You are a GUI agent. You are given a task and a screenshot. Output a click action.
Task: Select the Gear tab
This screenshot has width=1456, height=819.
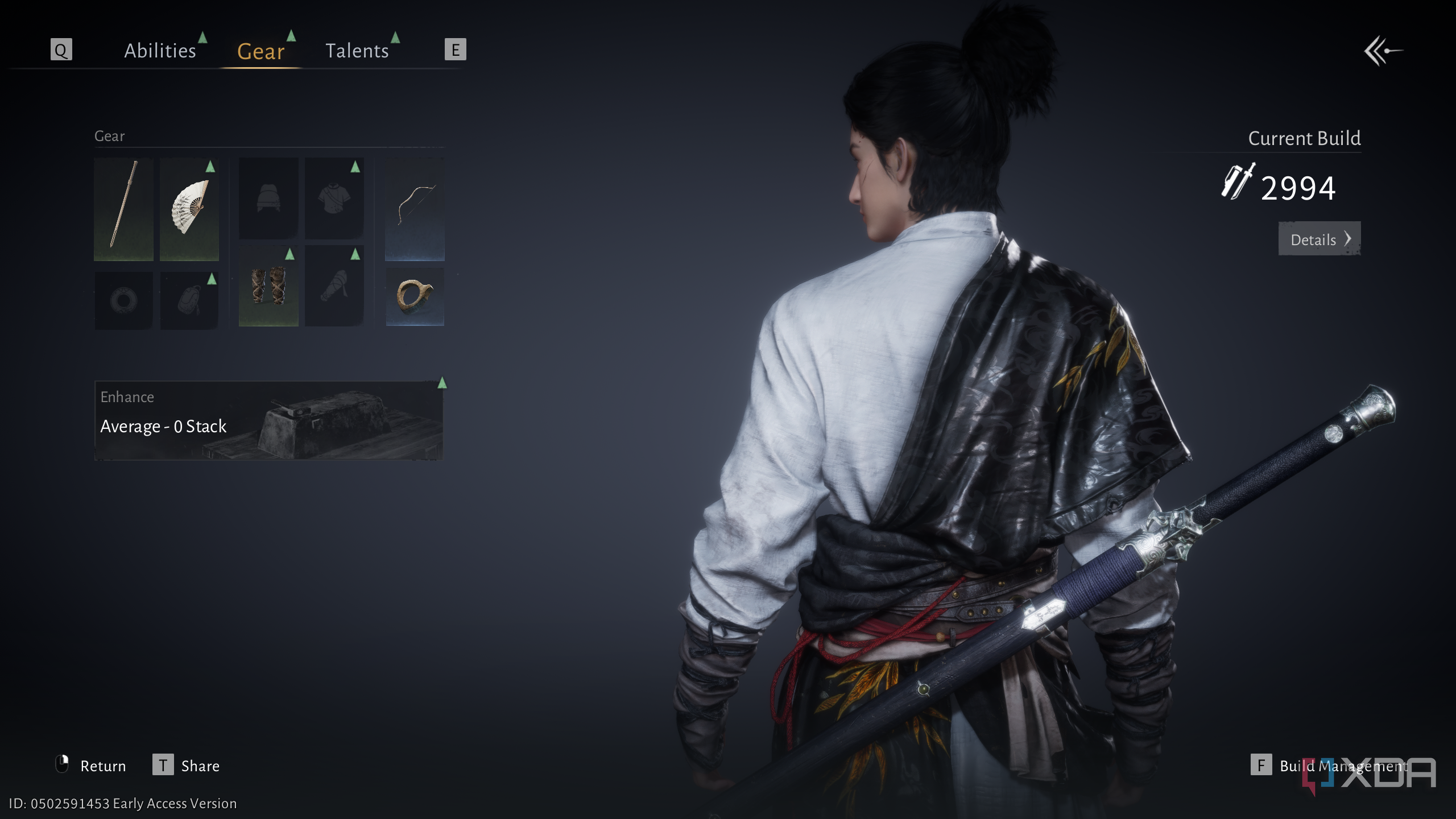click(260, 52)
